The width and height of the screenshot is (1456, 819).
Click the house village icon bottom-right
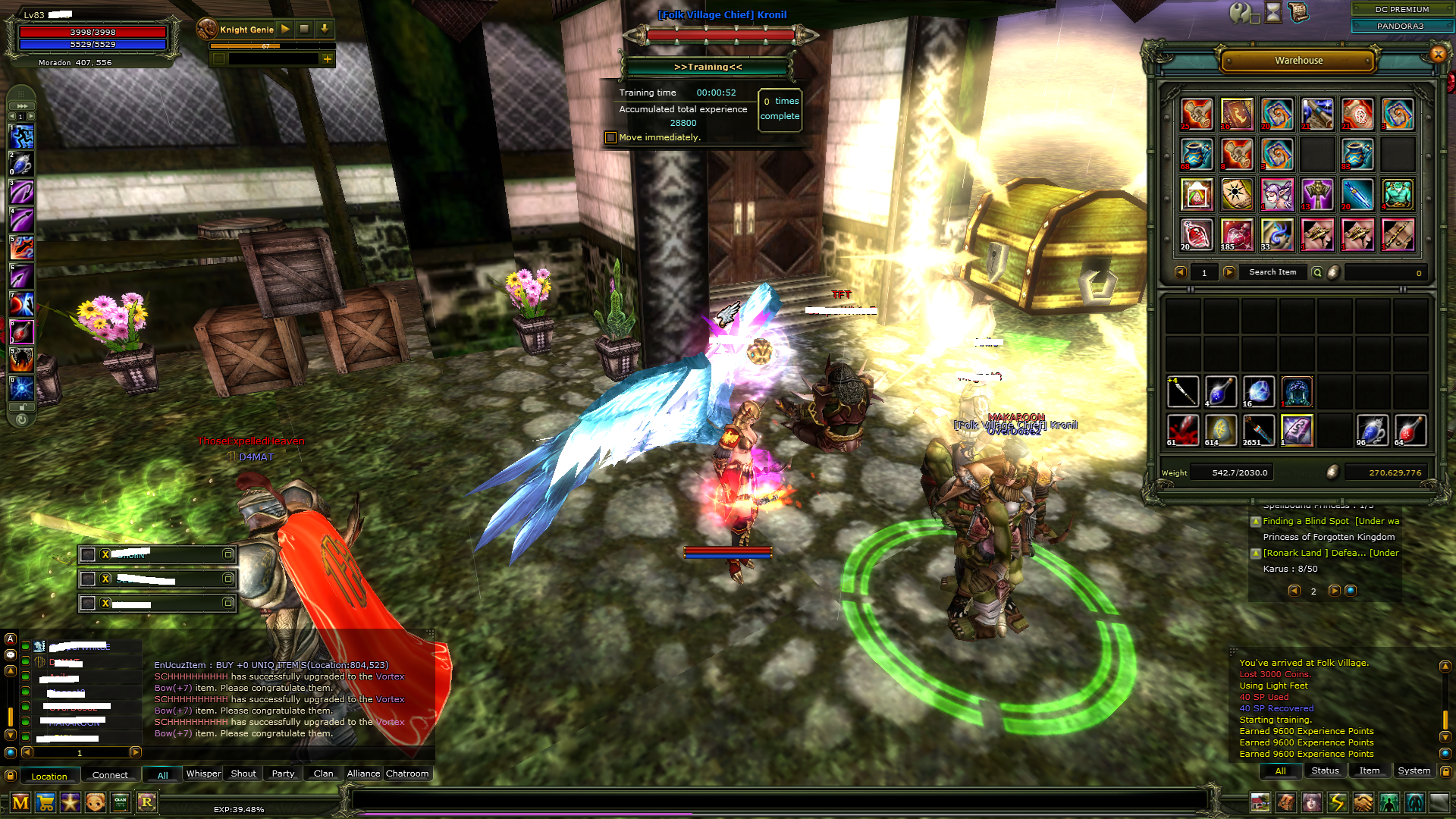point(1260,802)
